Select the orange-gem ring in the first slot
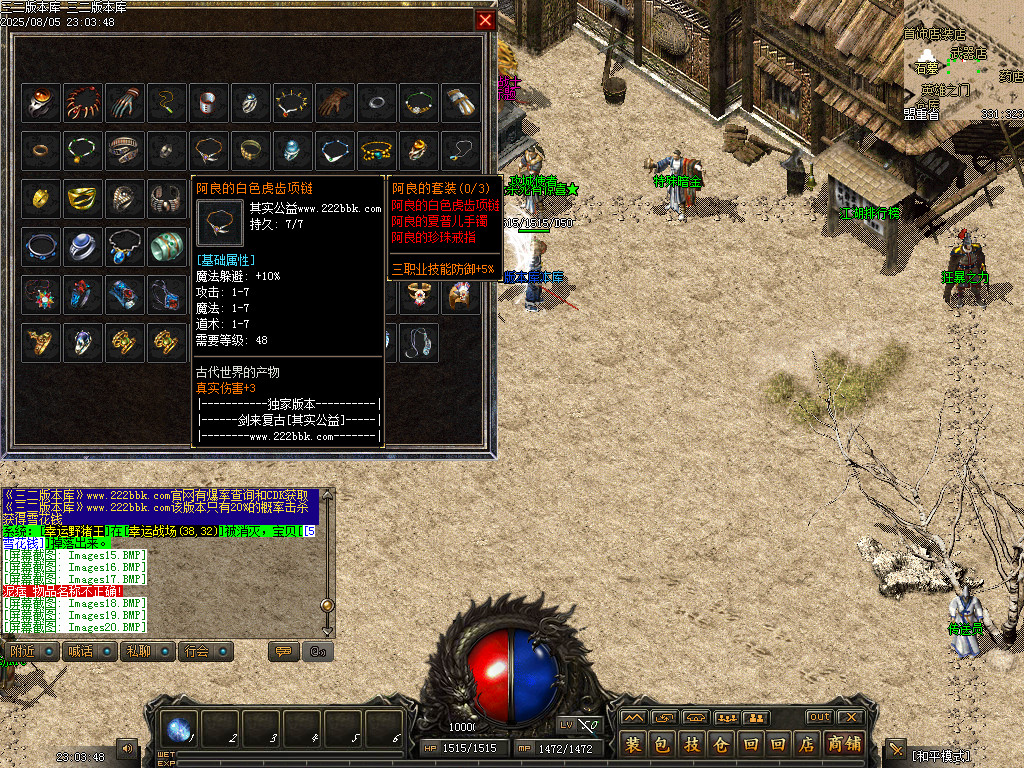1024x768 pixels. pos(41,102)
